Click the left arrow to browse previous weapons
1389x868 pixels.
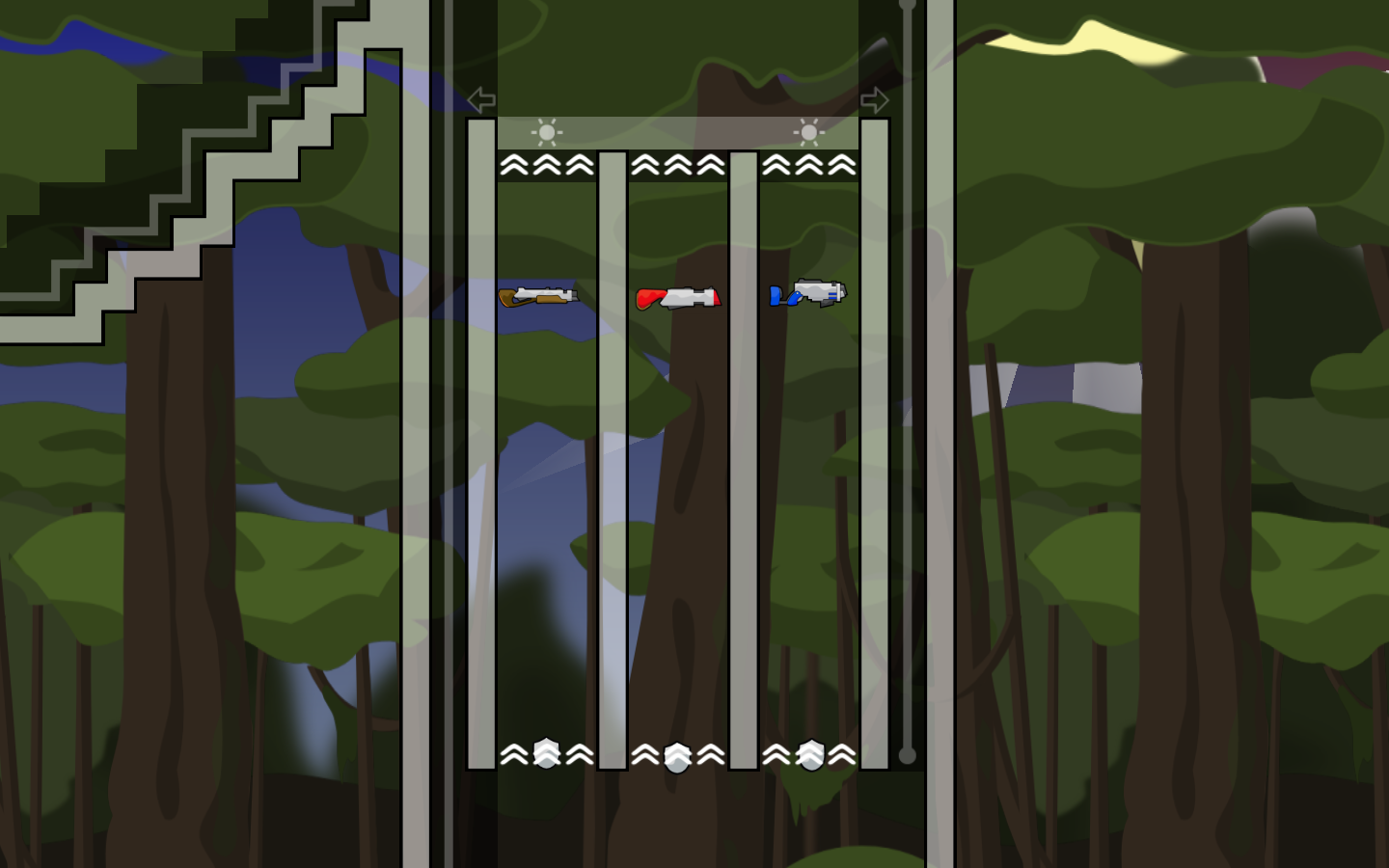click(478, 98)
